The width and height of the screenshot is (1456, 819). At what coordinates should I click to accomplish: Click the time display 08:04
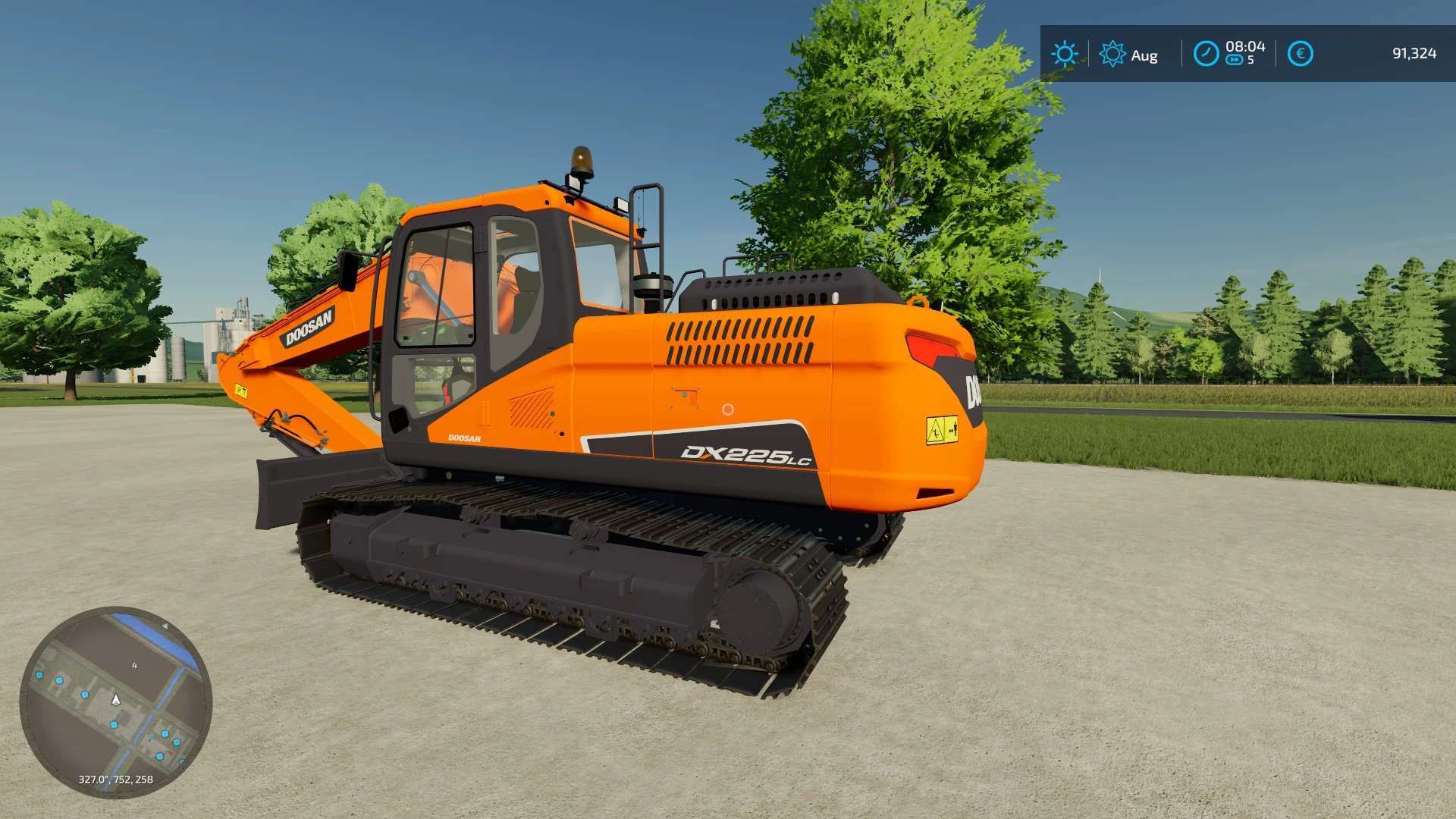(1247, 46)
